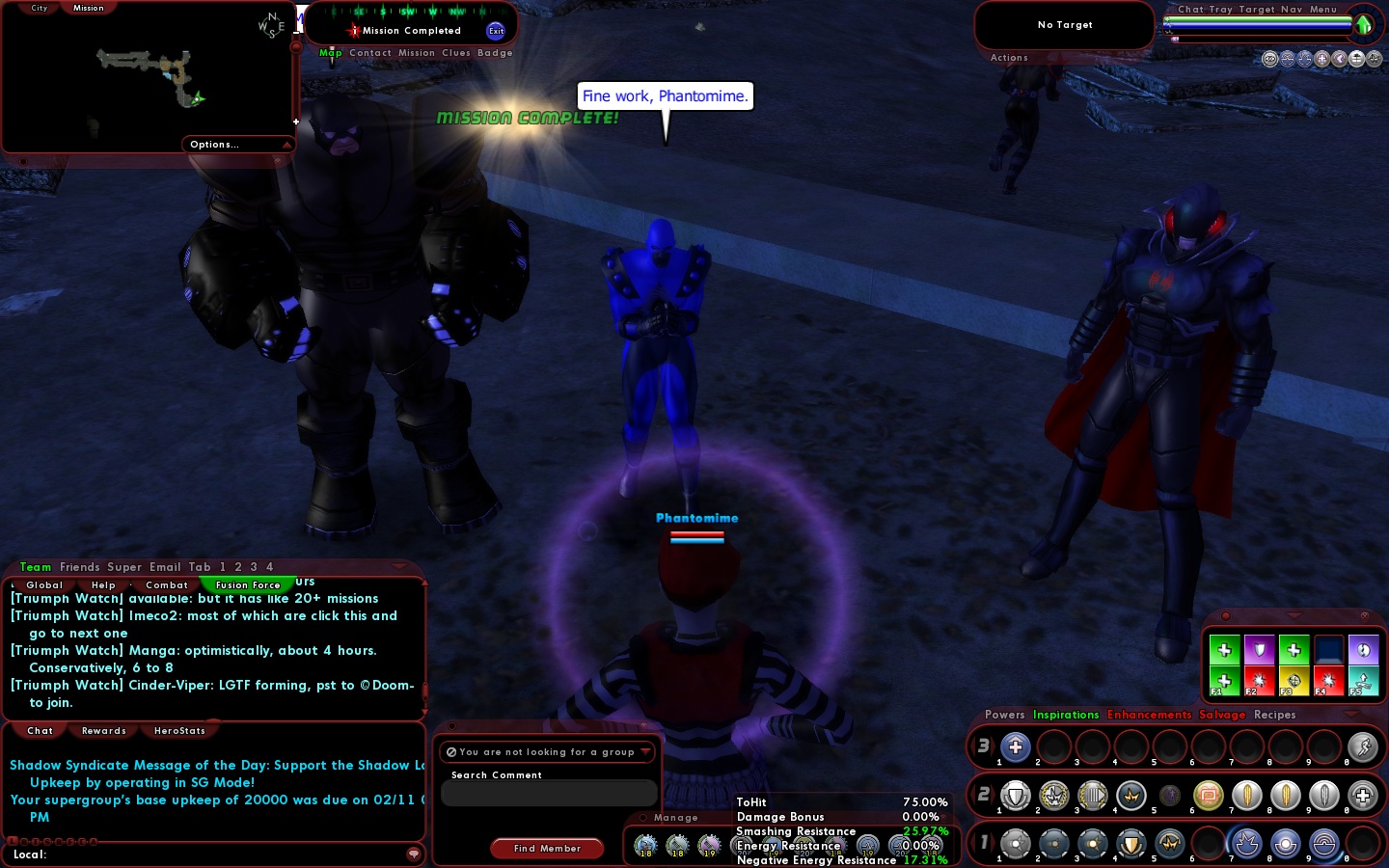Open the Friends window
This screenshot has height=868, width=1389.
(x=79, y=567)
